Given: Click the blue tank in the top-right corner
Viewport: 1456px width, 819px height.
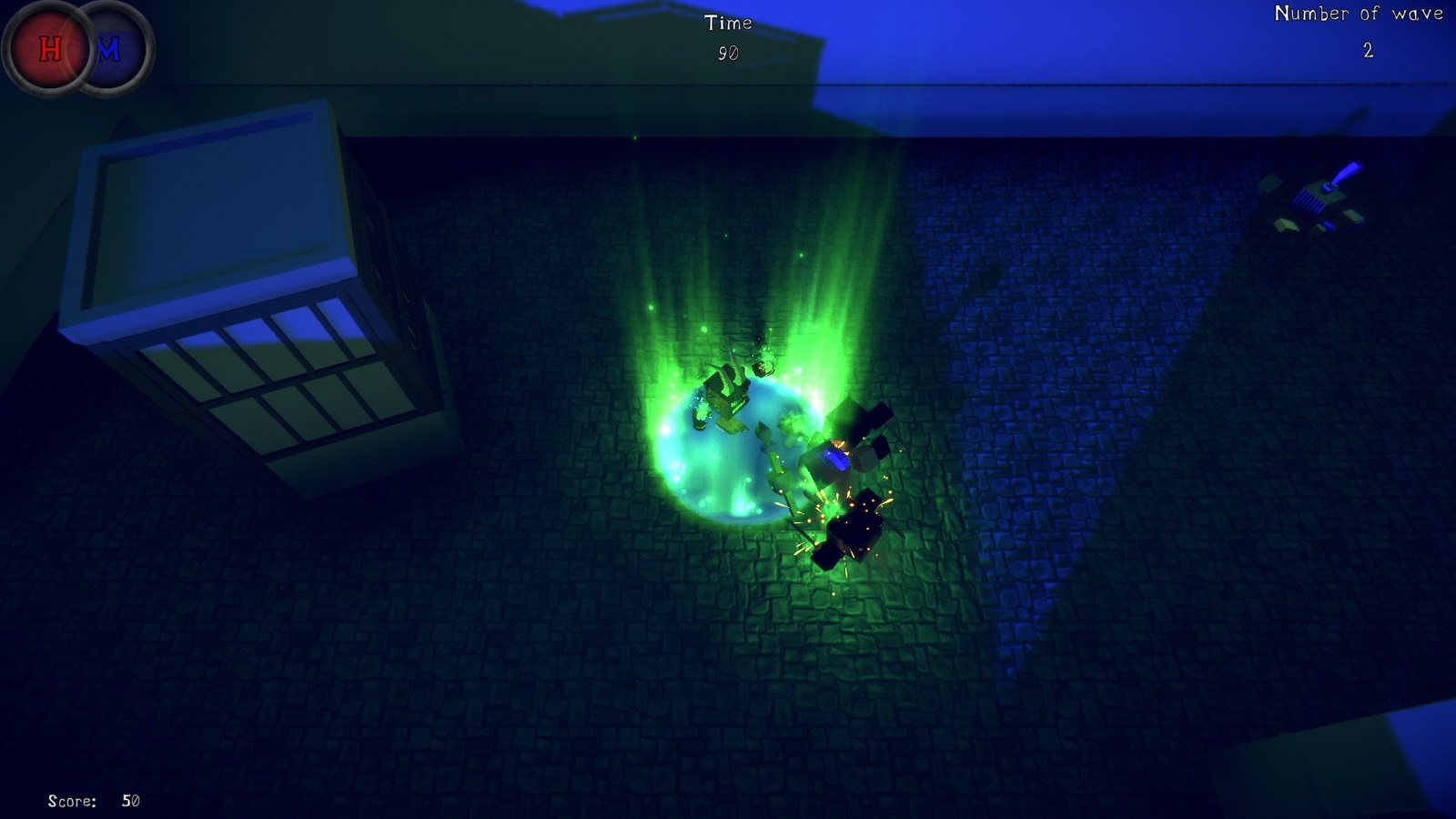Looking at the screenshot, I should (1317, 196).
